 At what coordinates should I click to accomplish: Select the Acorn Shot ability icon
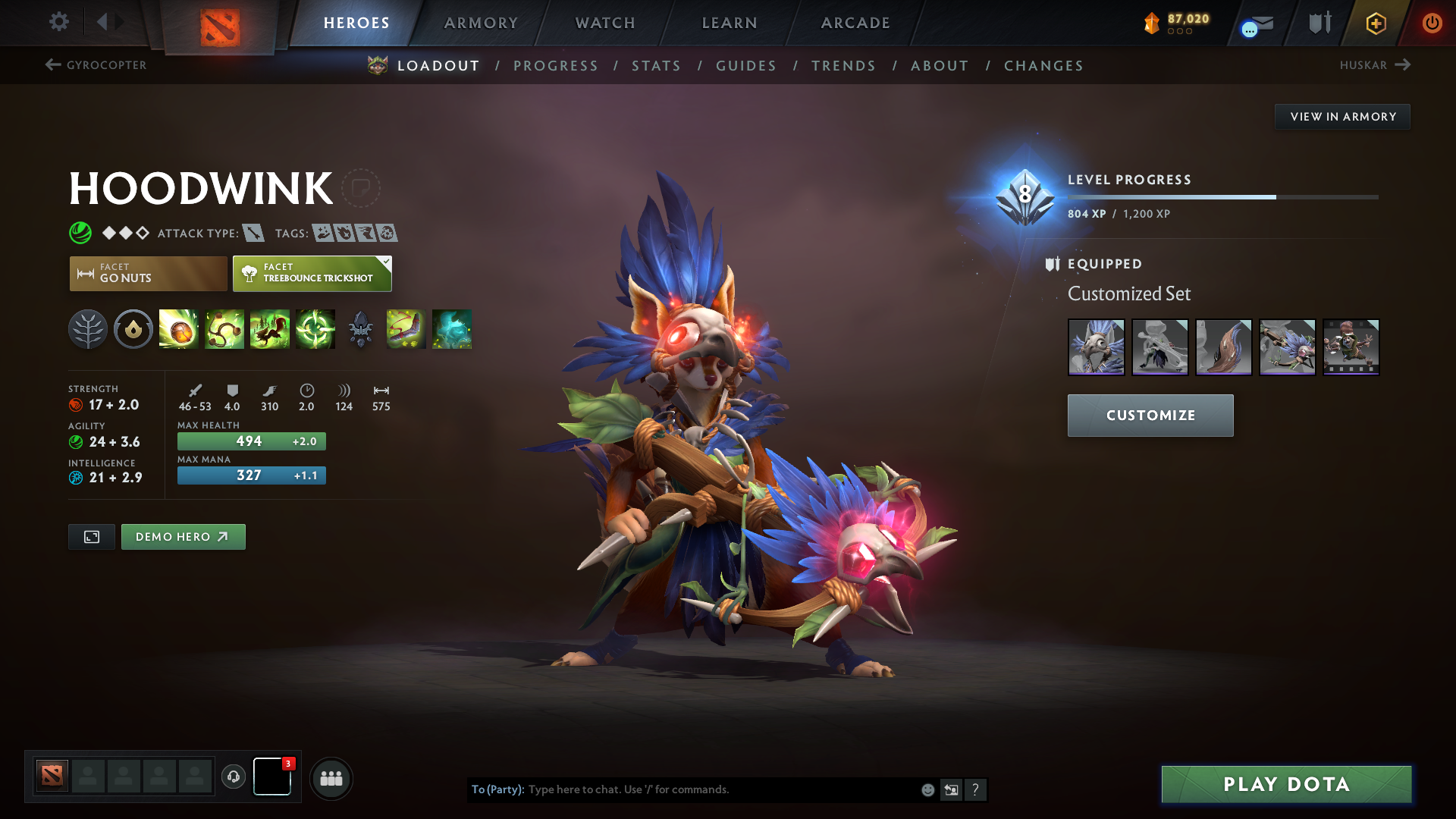pyautogui.click(x=178, y=329)
